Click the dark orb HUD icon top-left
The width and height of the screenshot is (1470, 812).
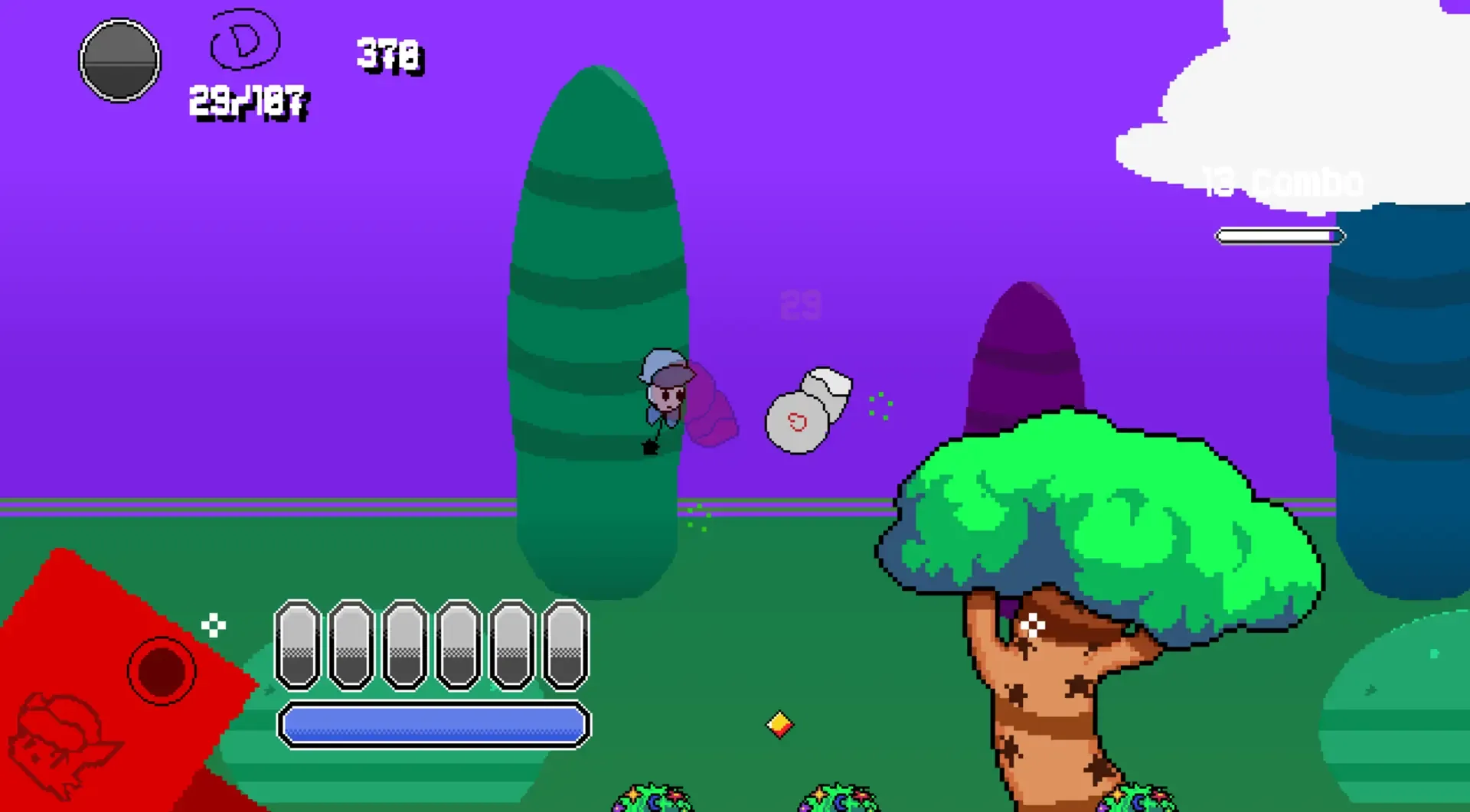pos(119,61)
